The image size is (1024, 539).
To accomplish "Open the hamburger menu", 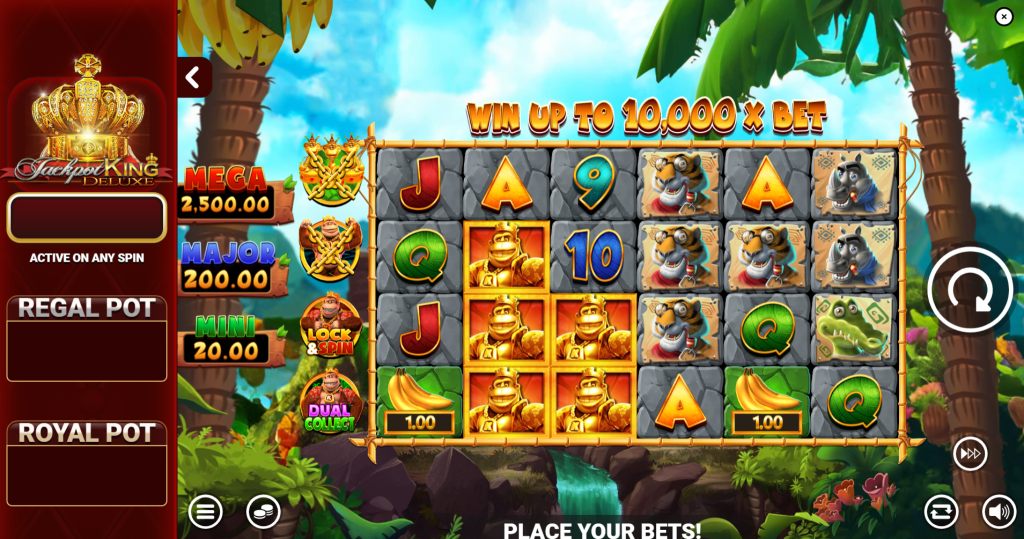I will point(205,512).
